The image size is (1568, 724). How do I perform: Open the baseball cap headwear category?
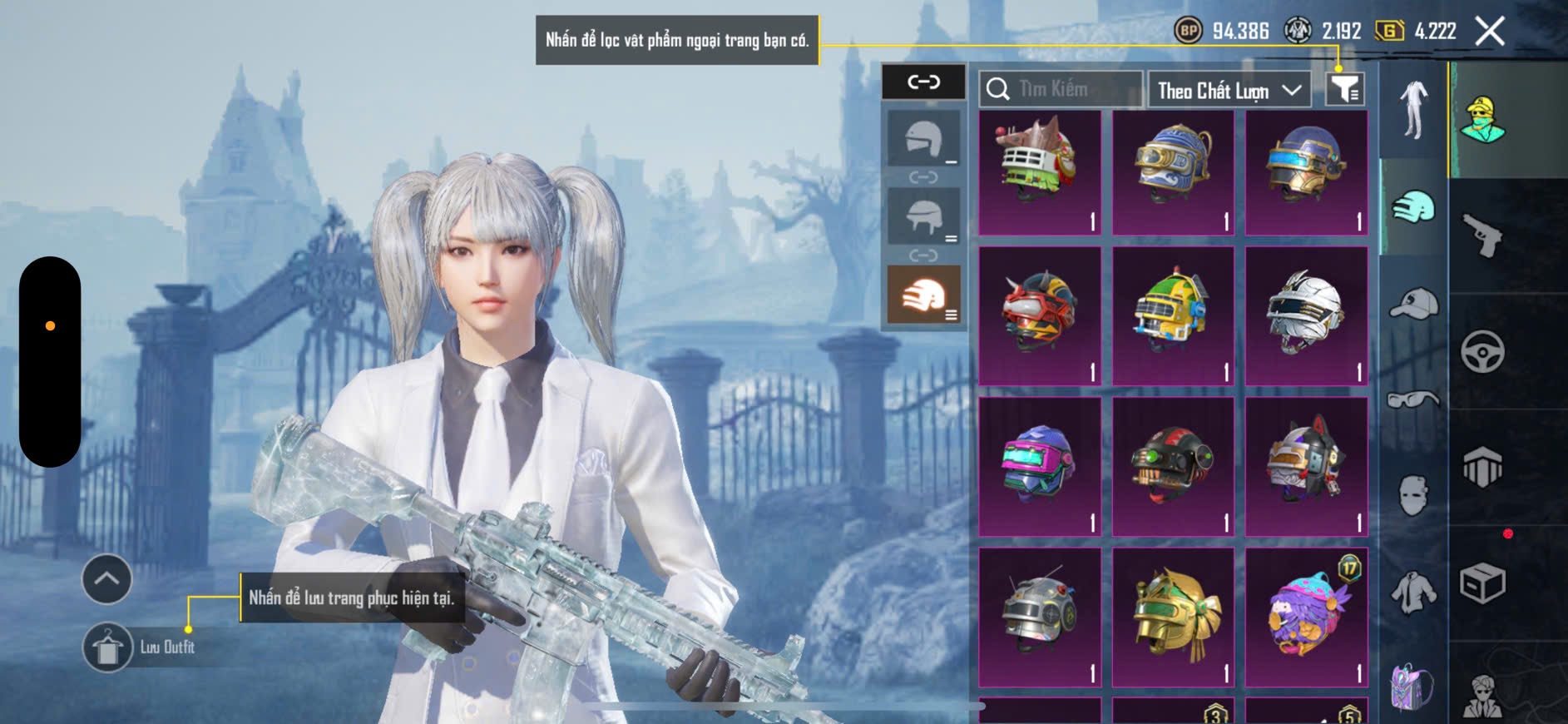click(1413, 304)
